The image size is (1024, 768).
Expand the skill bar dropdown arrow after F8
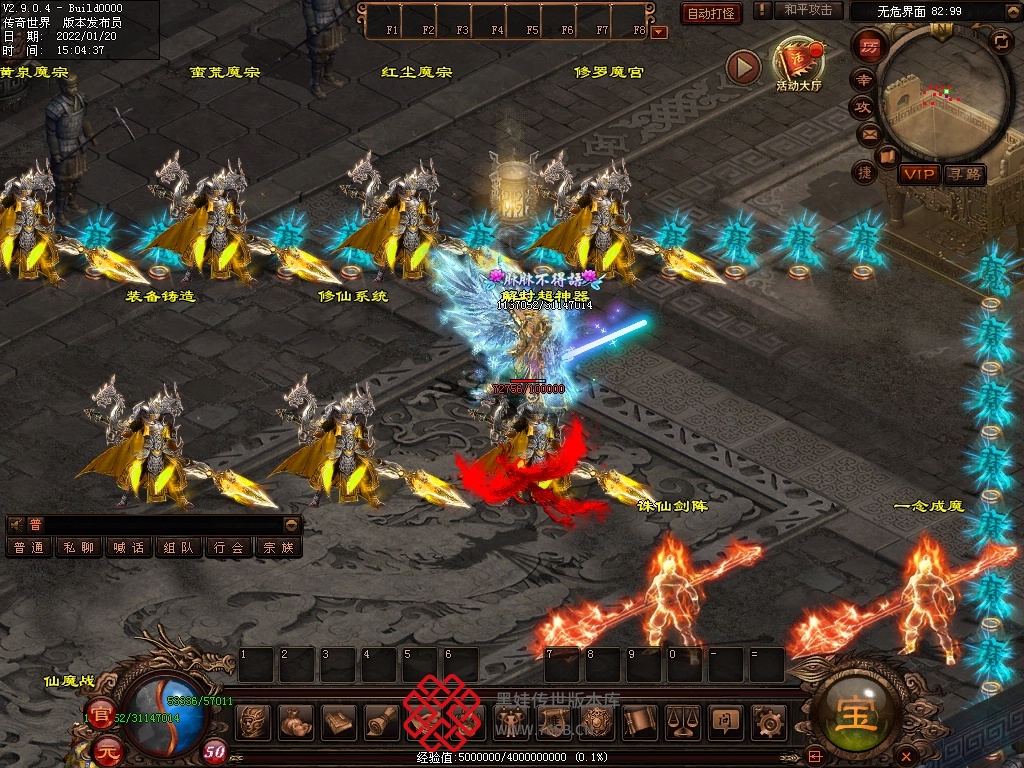click(x=658, y=32)
